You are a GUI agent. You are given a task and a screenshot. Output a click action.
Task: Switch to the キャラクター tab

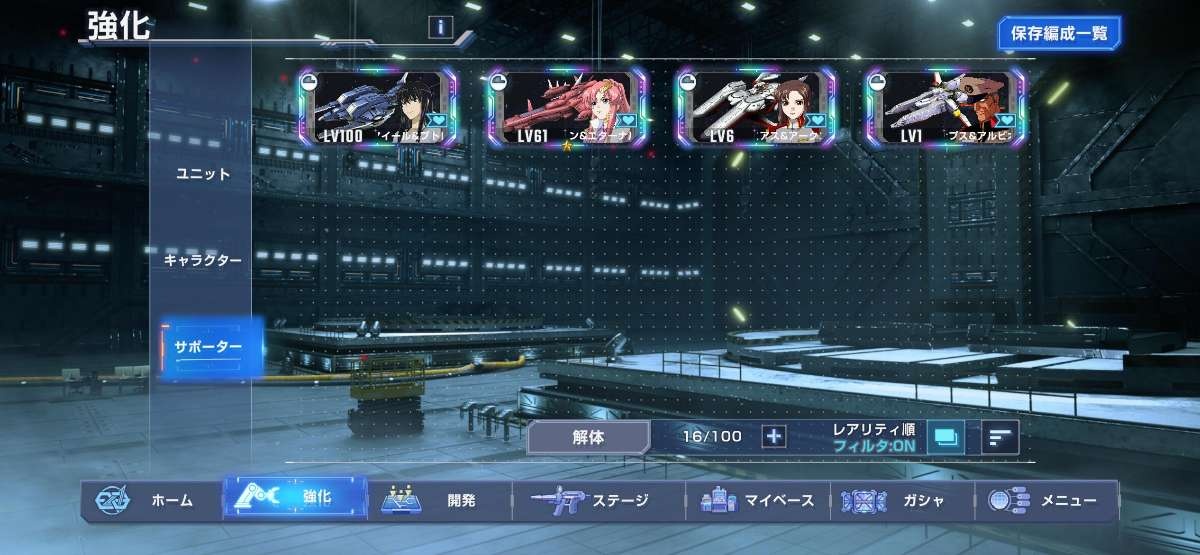tap(203, 260)
